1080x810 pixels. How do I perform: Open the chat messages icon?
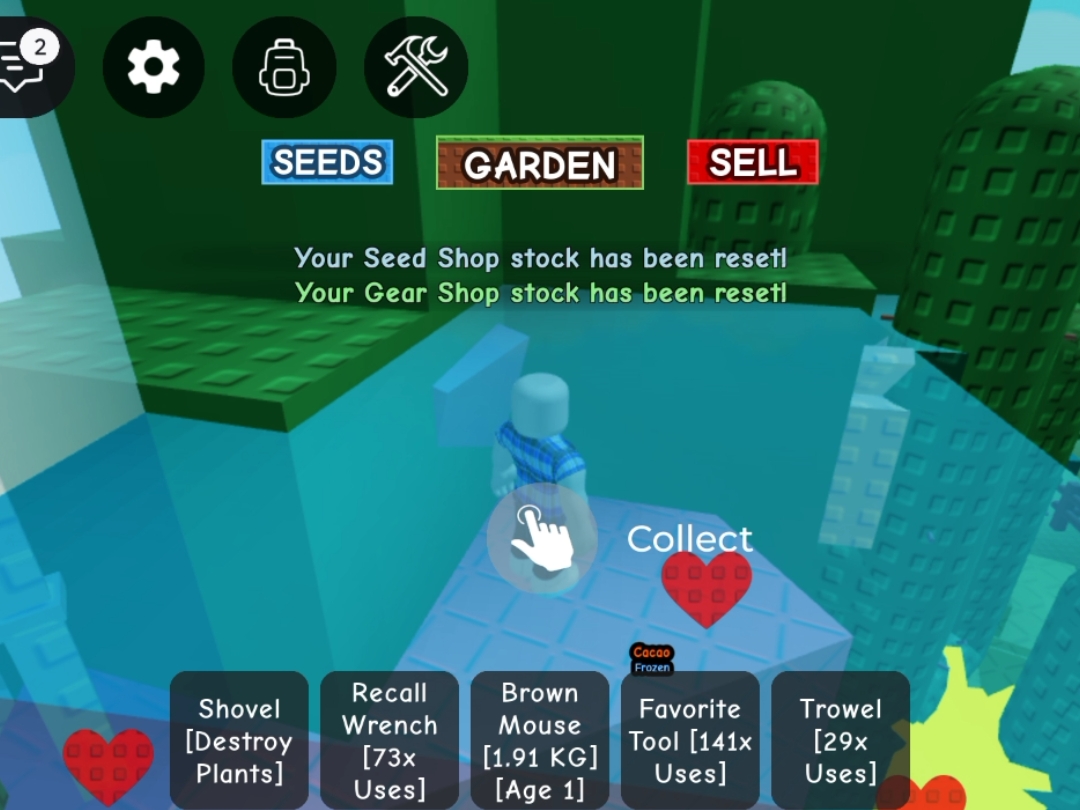pyautogui.click(x=30, y=66)
